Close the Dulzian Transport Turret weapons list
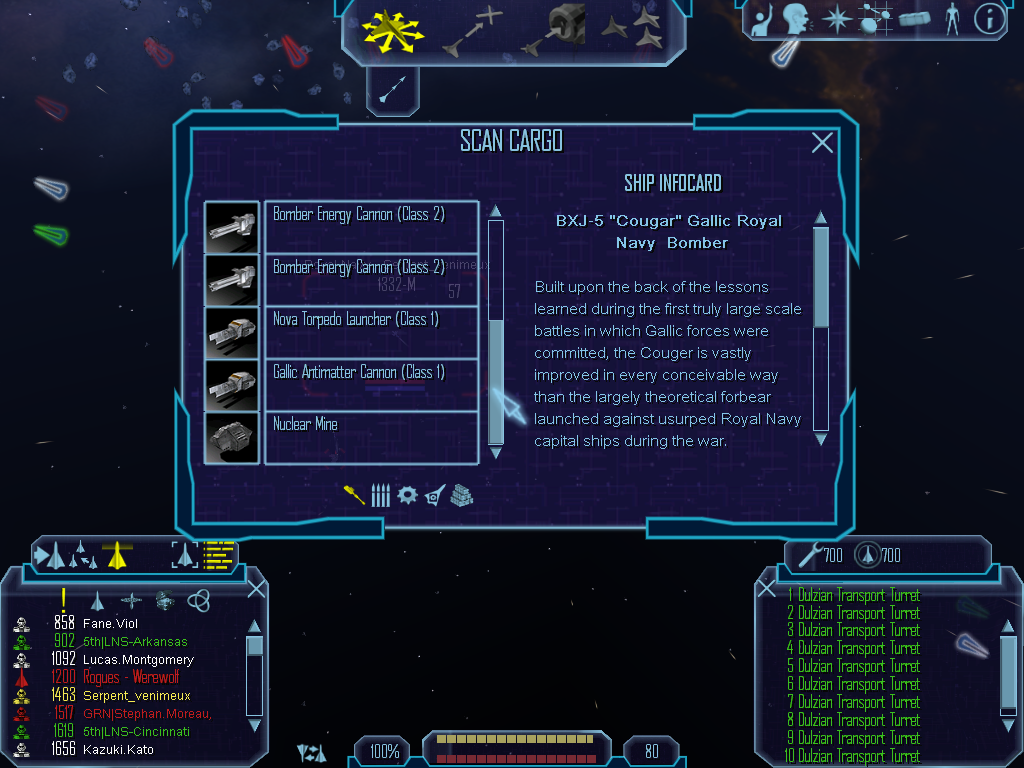This screenshot has width=1024, height=768. (767, 589)
